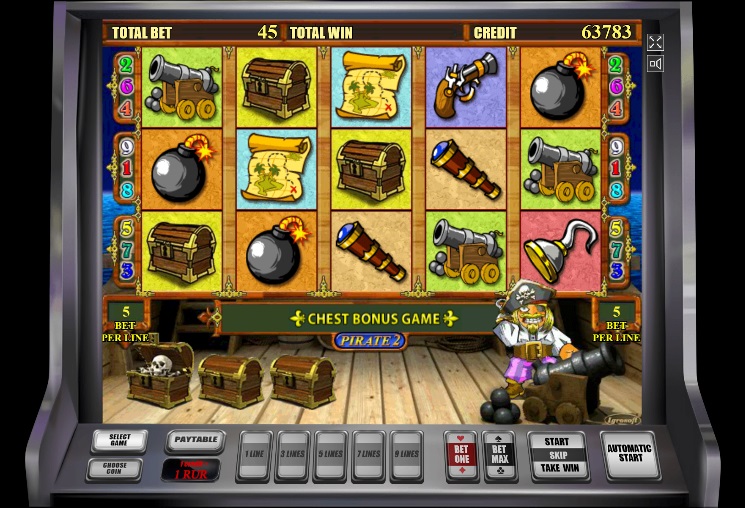745x508 pixels.
Task: Click the Start / Skip / Take Win button
Action: 557,454
